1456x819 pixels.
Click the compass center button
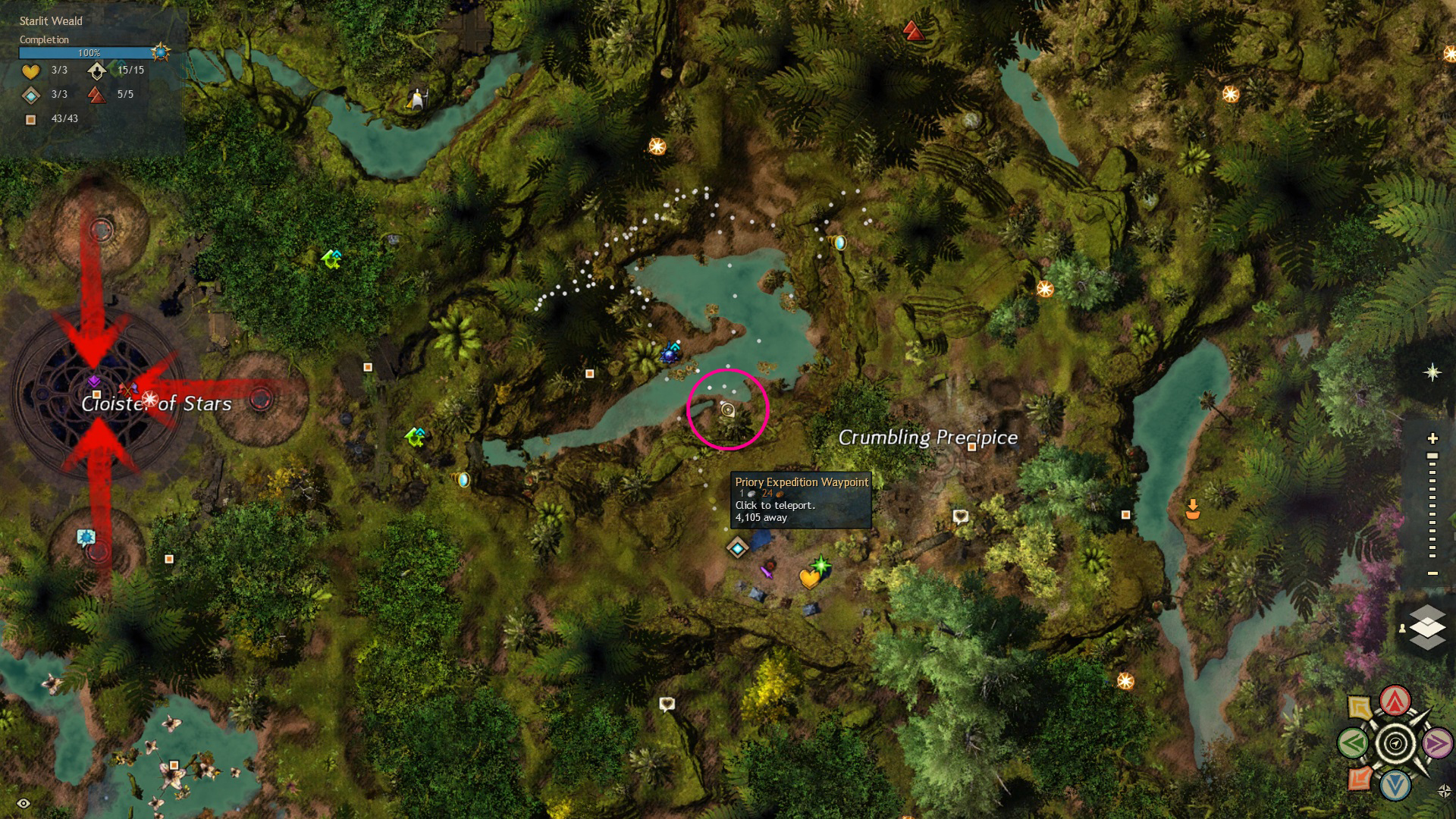[x=1395, y=743]
